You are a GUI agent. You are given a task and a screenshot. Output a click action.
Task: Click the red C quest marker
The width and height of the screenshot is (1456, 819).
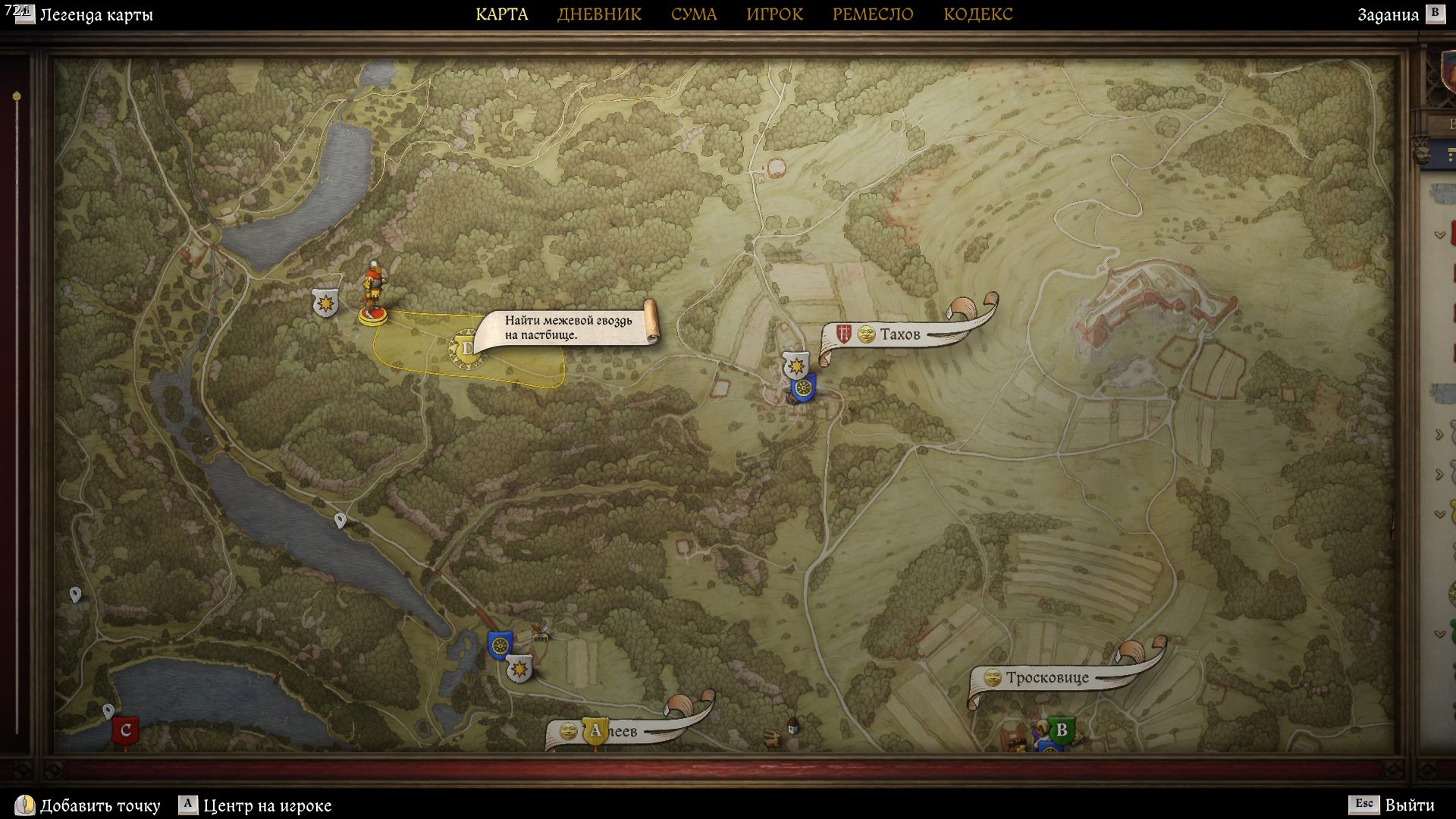[x=125, y=731]
